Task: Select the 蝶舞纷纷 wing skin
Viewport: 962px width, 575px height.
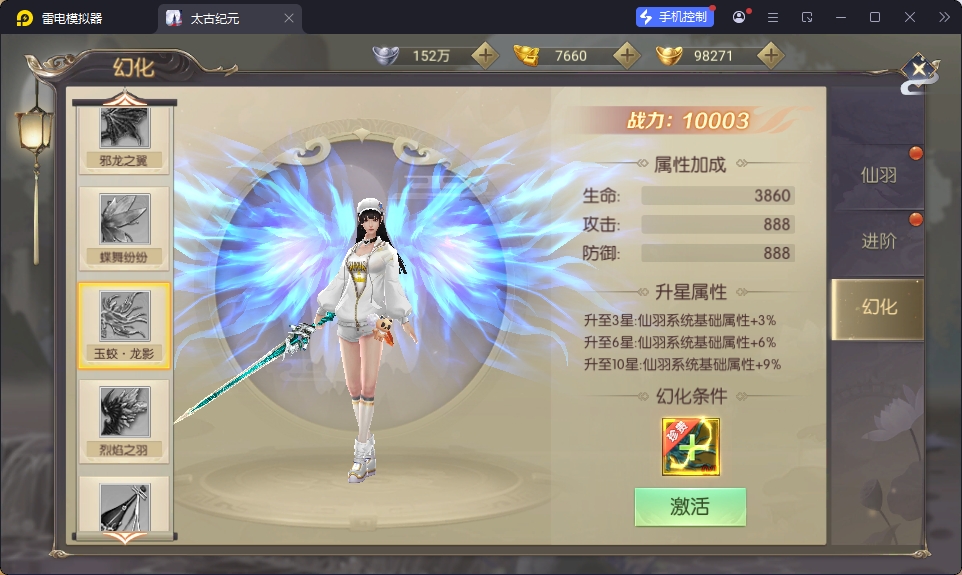Action: tap(124, 228)
